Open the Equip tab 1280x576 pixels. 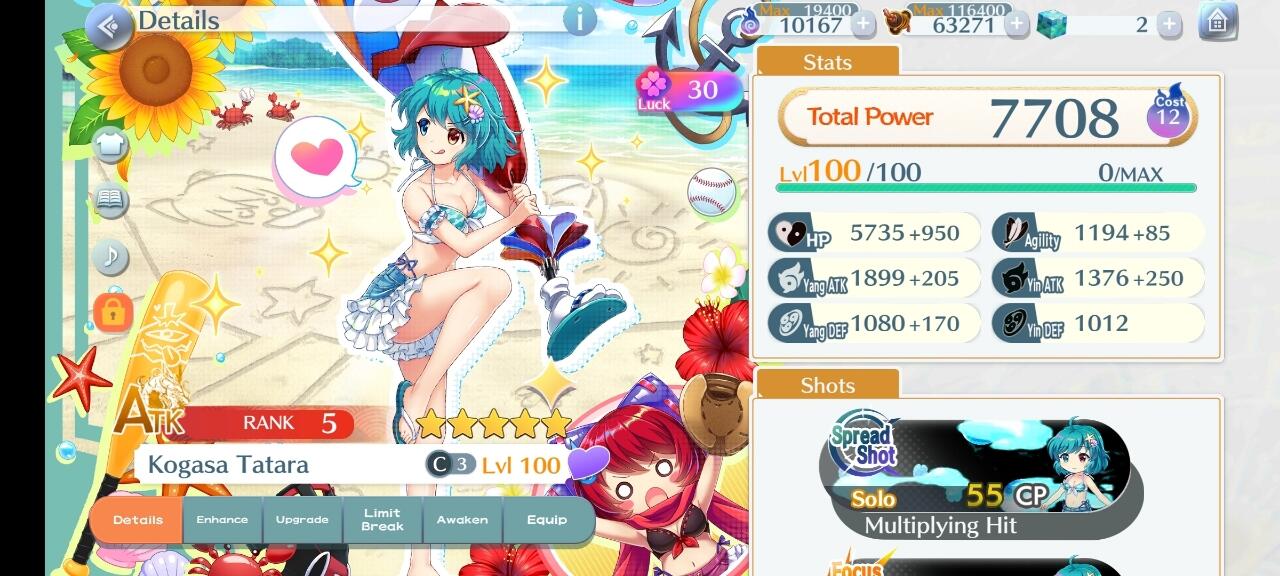click(547, 520)
